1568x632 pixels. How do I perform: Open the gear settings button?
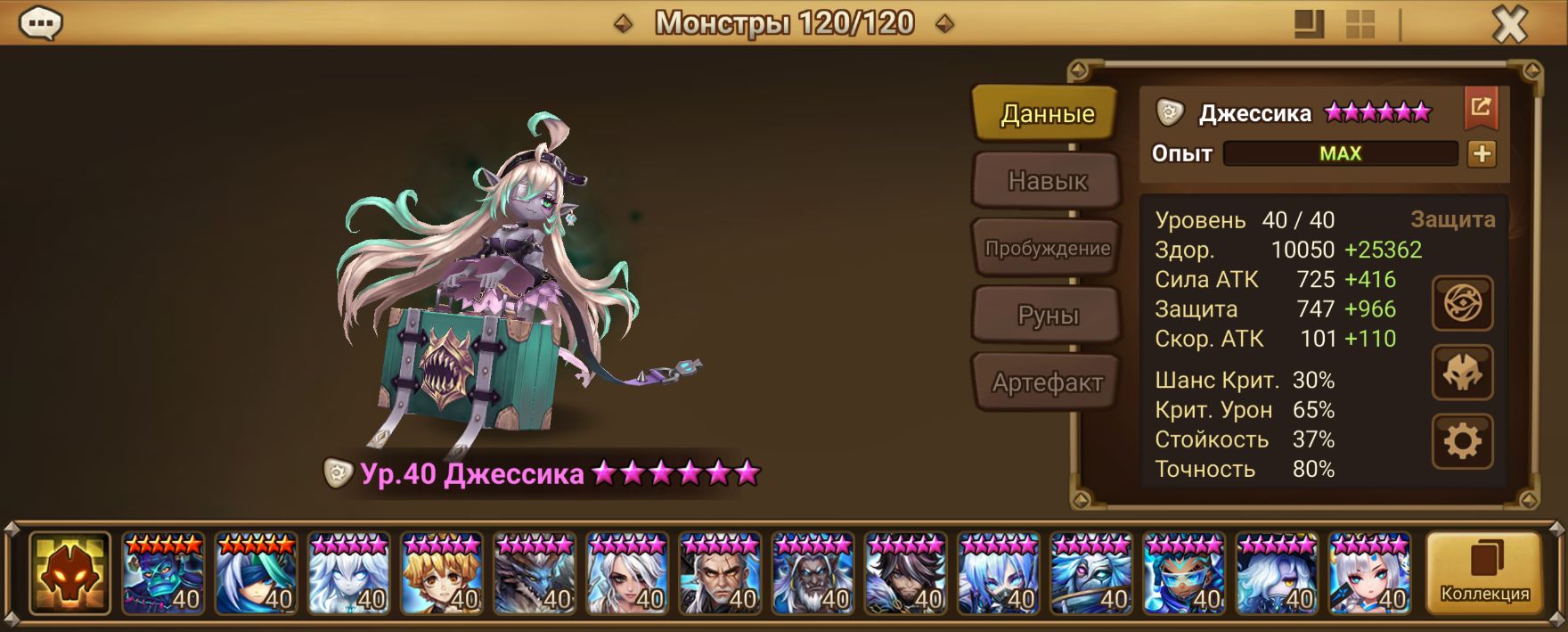point(1462,441)
